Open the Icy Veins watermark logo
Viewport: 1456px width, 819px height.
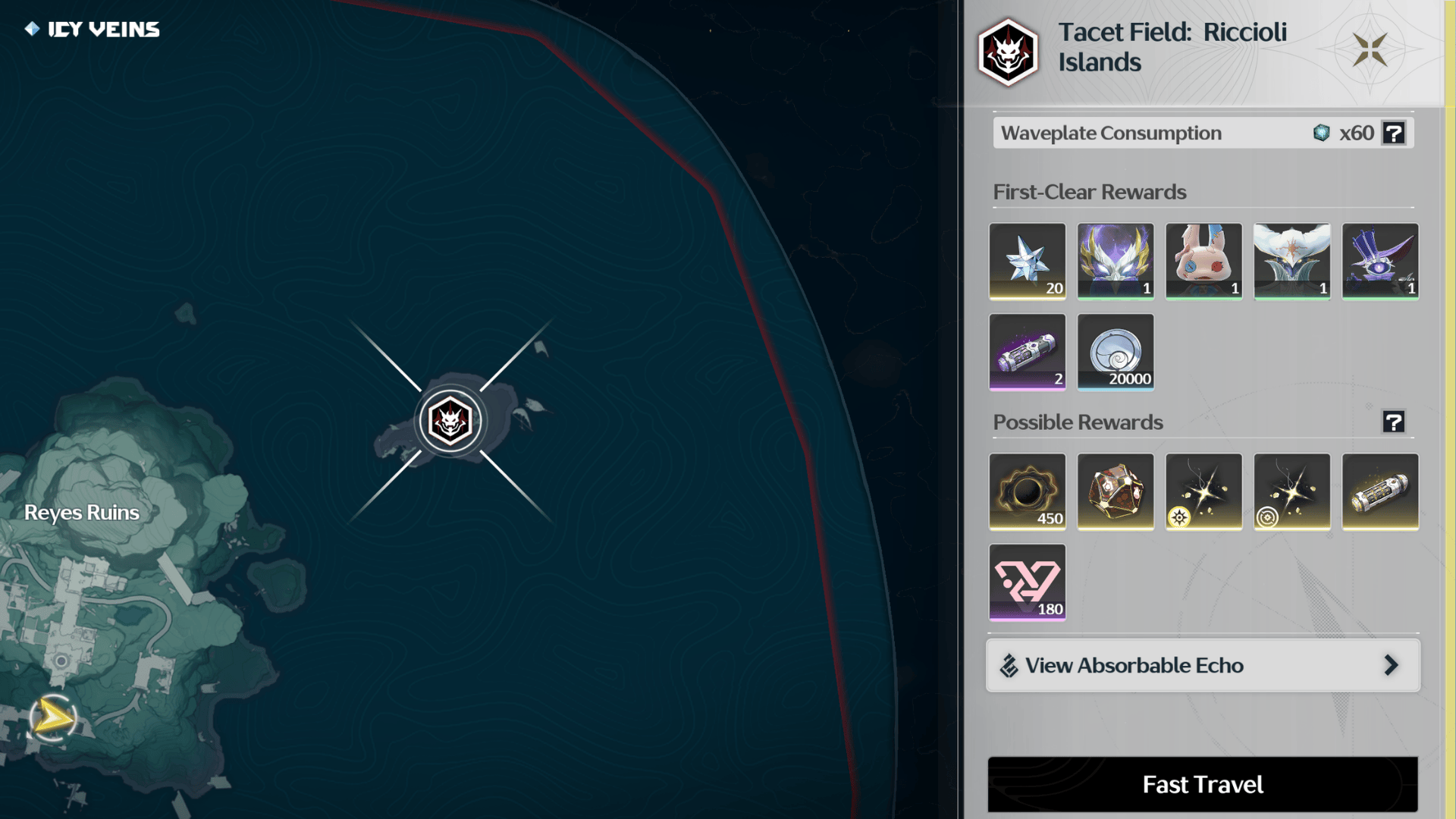[x=93, y=30]
